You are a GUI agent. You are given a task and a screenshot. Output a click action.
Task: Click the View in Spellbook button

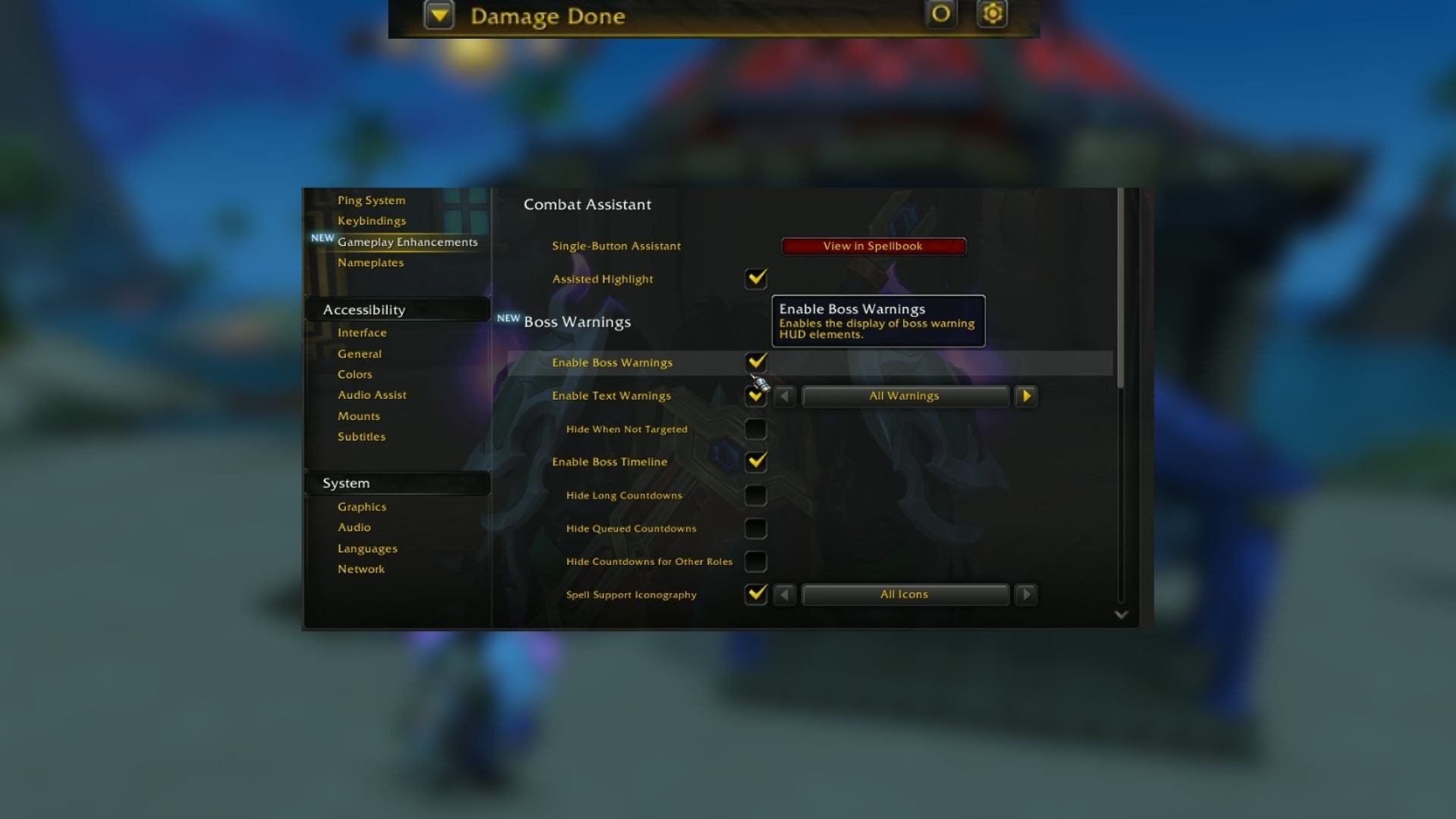(872, 246)
